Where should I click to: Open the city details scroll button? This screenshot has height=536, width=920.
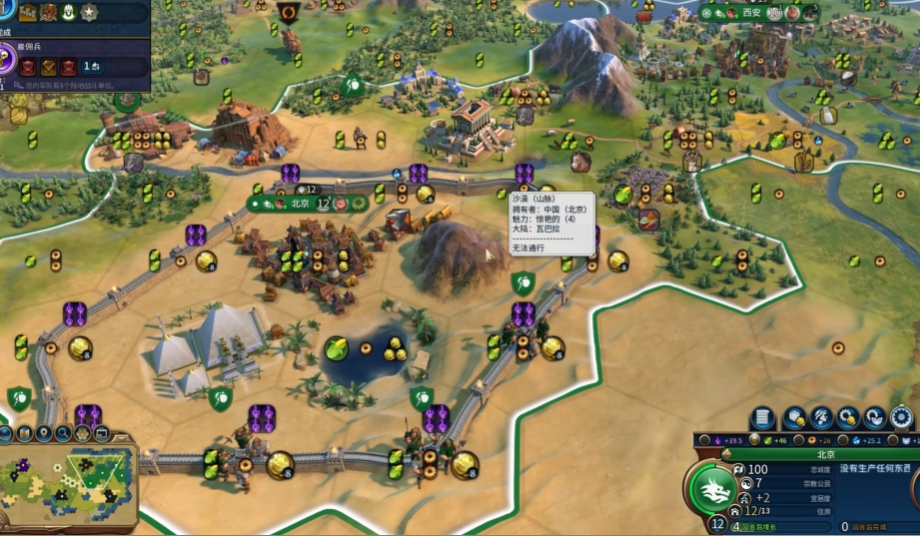762,417
